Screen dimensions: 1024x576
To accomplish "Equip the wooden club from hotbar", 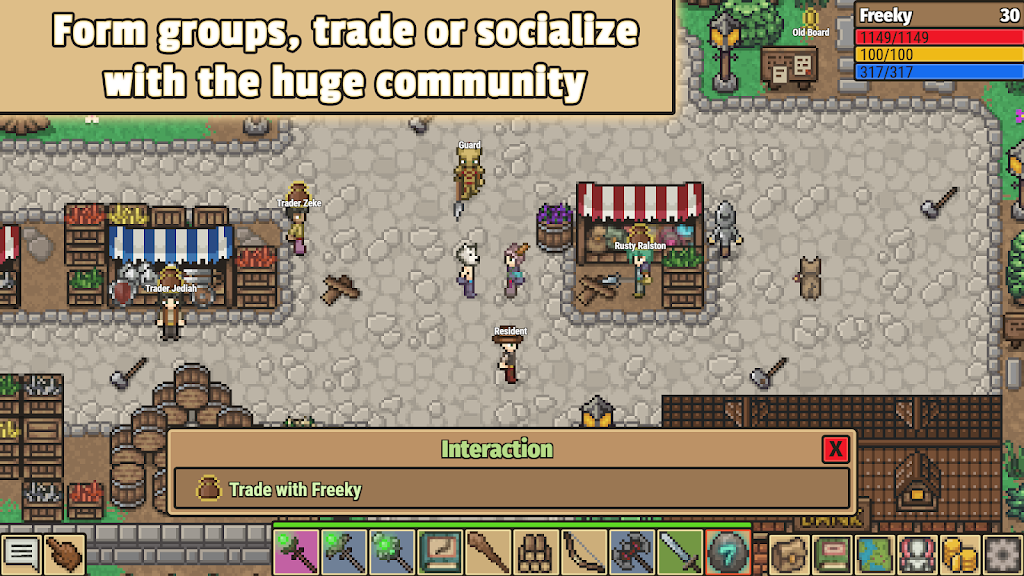I will (x=488, y=551).
